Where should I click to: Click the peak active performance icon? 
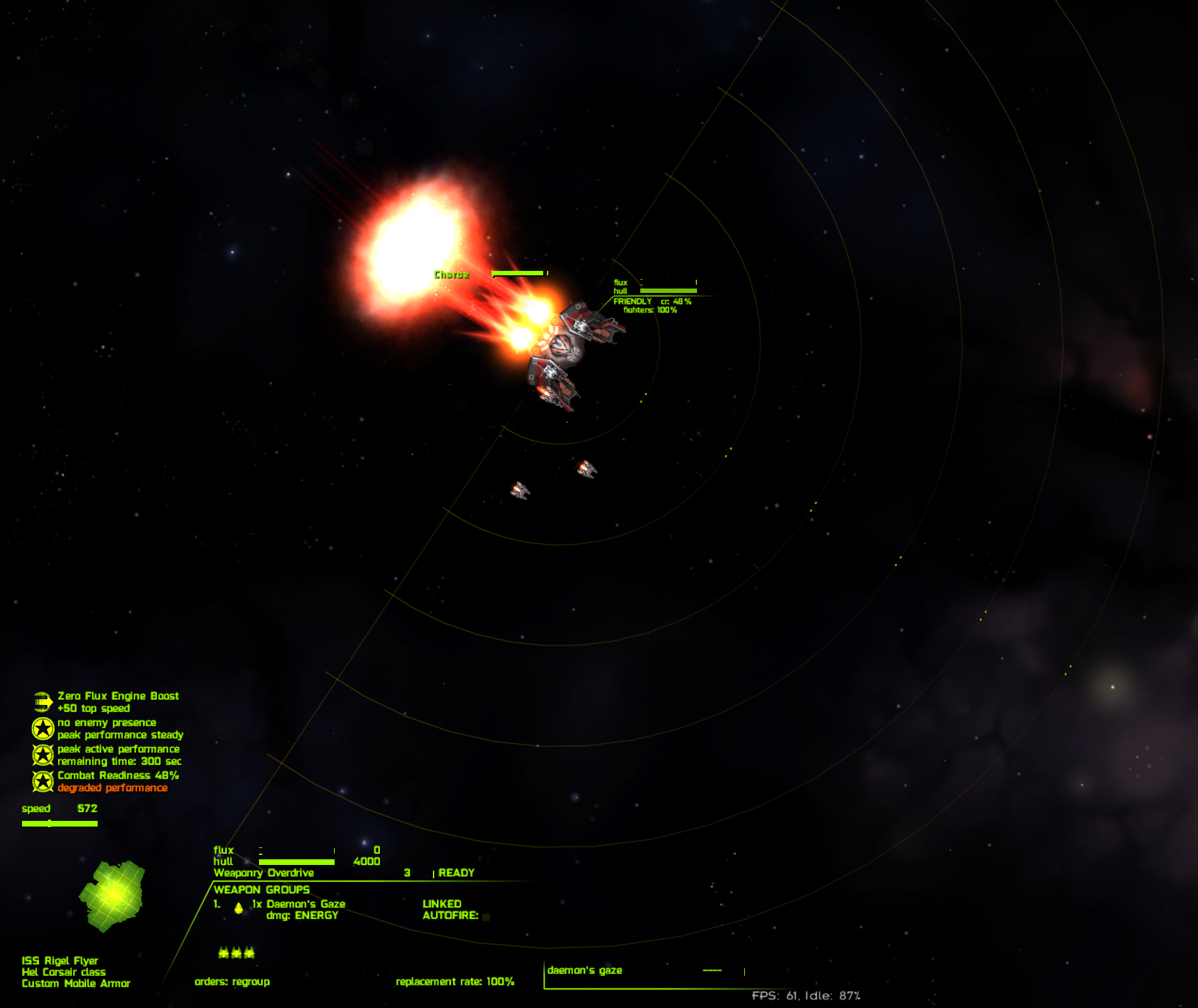click(42, 755)
